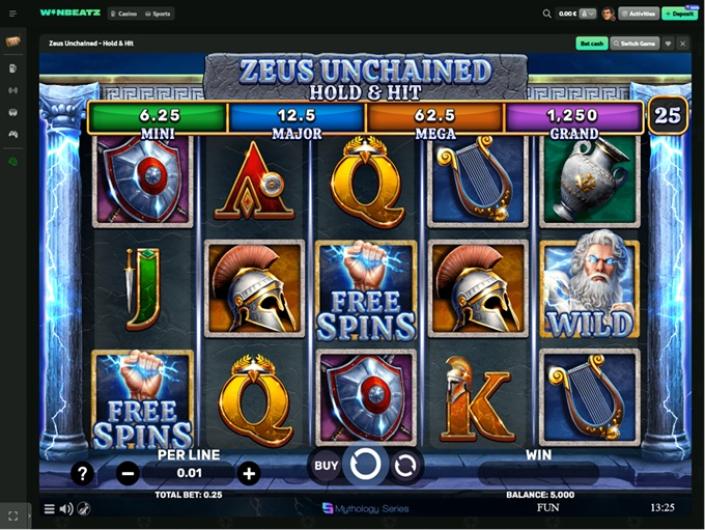Viewport: 705px width, 530px height.
Task: Toggle the sound speaker icon
Action: click(x=66, y=509)
